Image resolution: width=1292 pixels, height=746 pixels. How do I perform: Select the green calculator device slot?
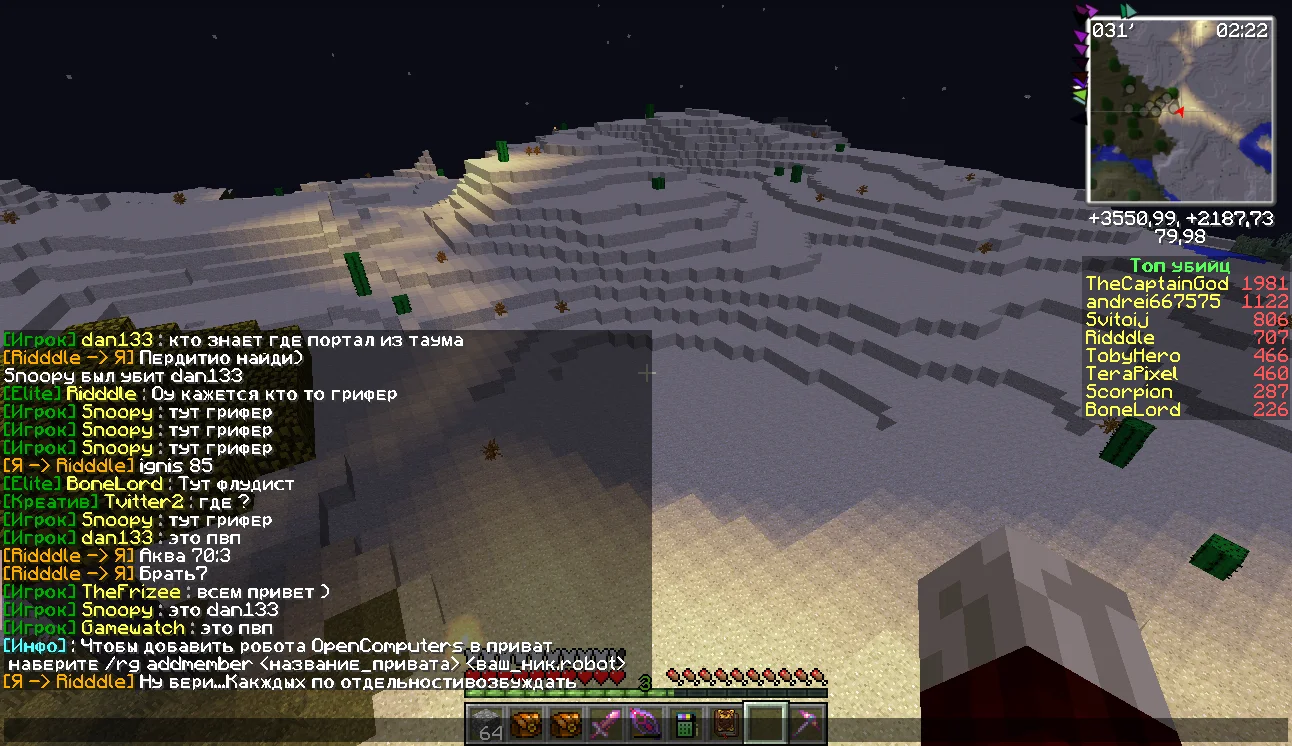click(x=685, y=724)
